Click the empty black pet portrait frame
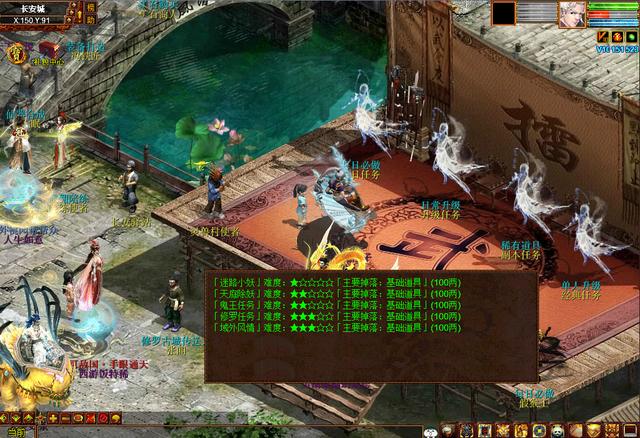640x438 pixels. pos(503,13)
